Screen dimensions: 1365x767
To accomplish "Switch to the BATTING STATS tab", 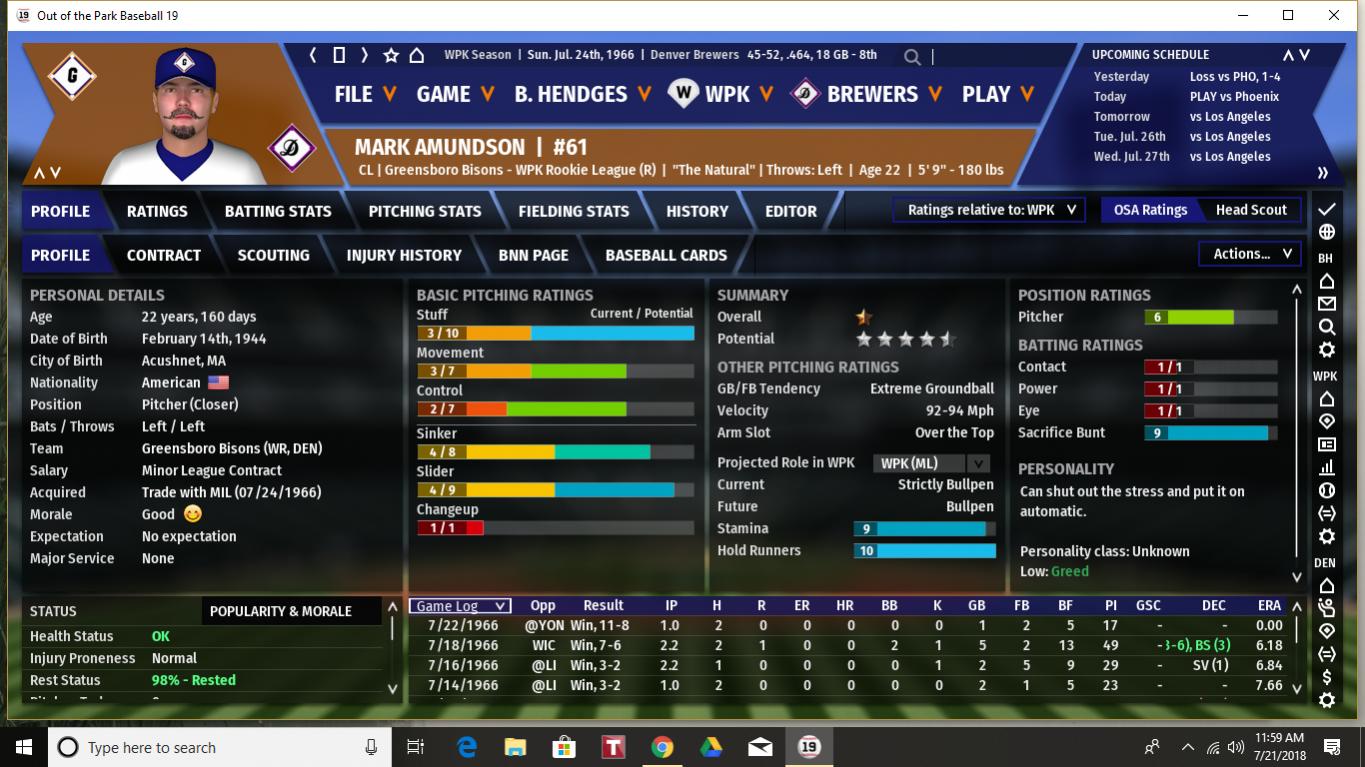I will coord(278,211).
